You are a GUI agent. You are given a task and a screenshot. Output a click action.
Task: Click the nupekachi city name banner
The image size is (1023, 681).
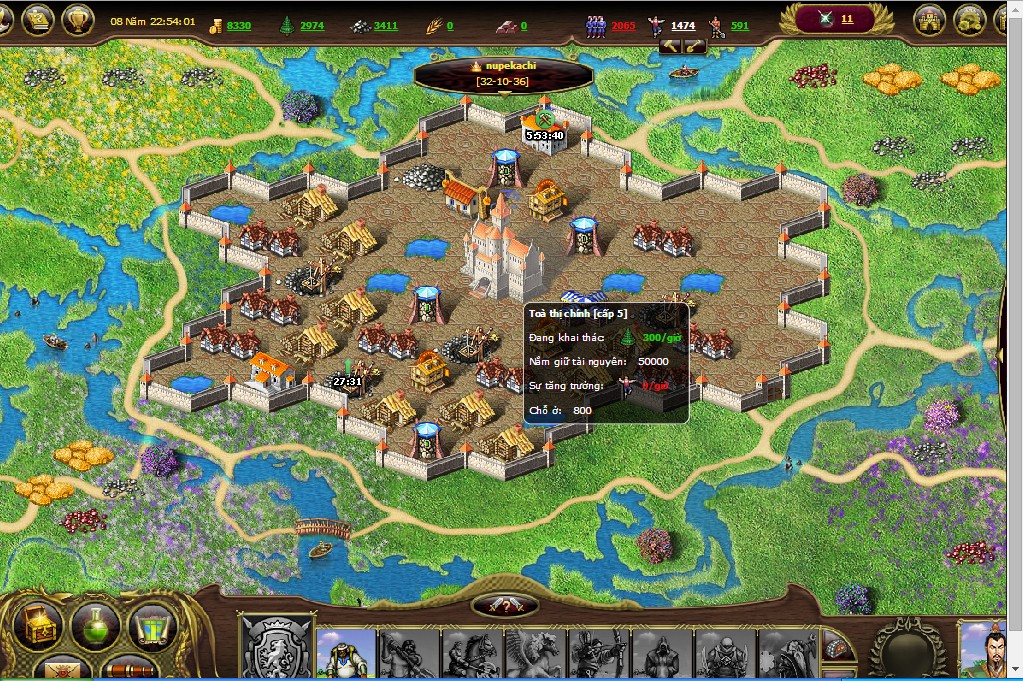click(503, 72)
